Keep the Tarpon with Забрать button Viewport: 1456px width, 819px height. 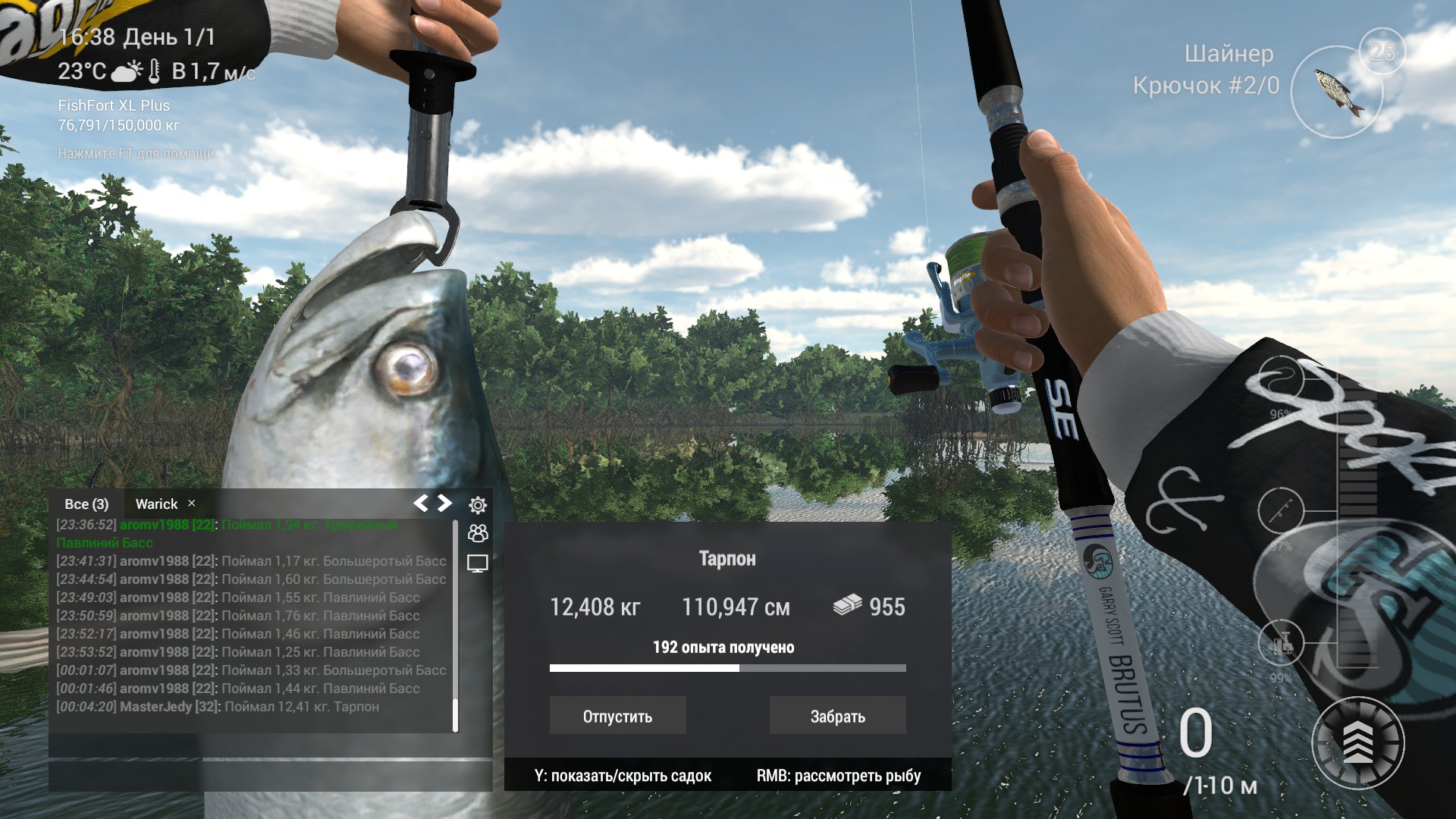pyautogui.click(x=837, y=714)
